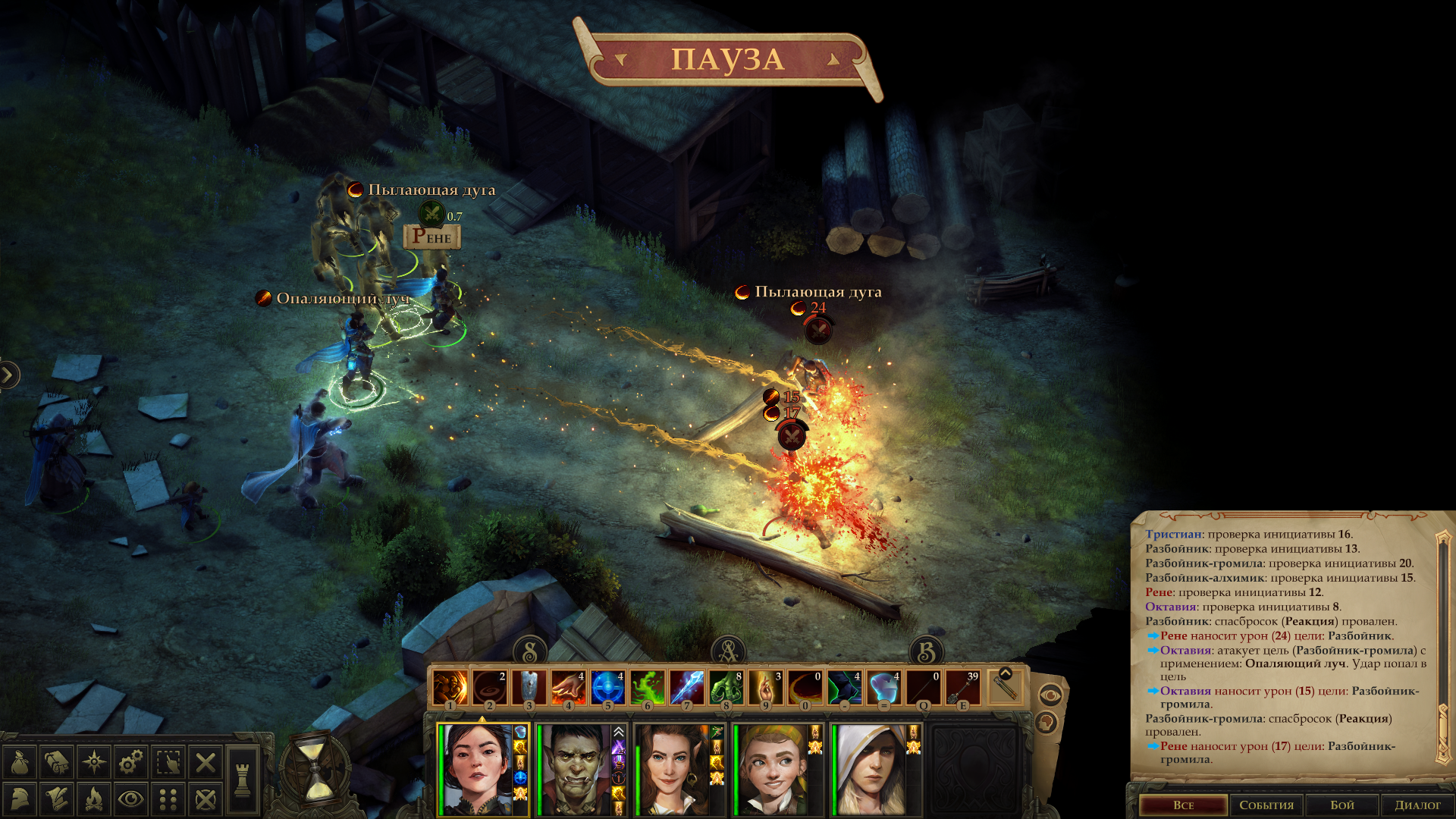Open the inventory bag icon
This screenshot has width=1456, height=819.
point(20,762)
